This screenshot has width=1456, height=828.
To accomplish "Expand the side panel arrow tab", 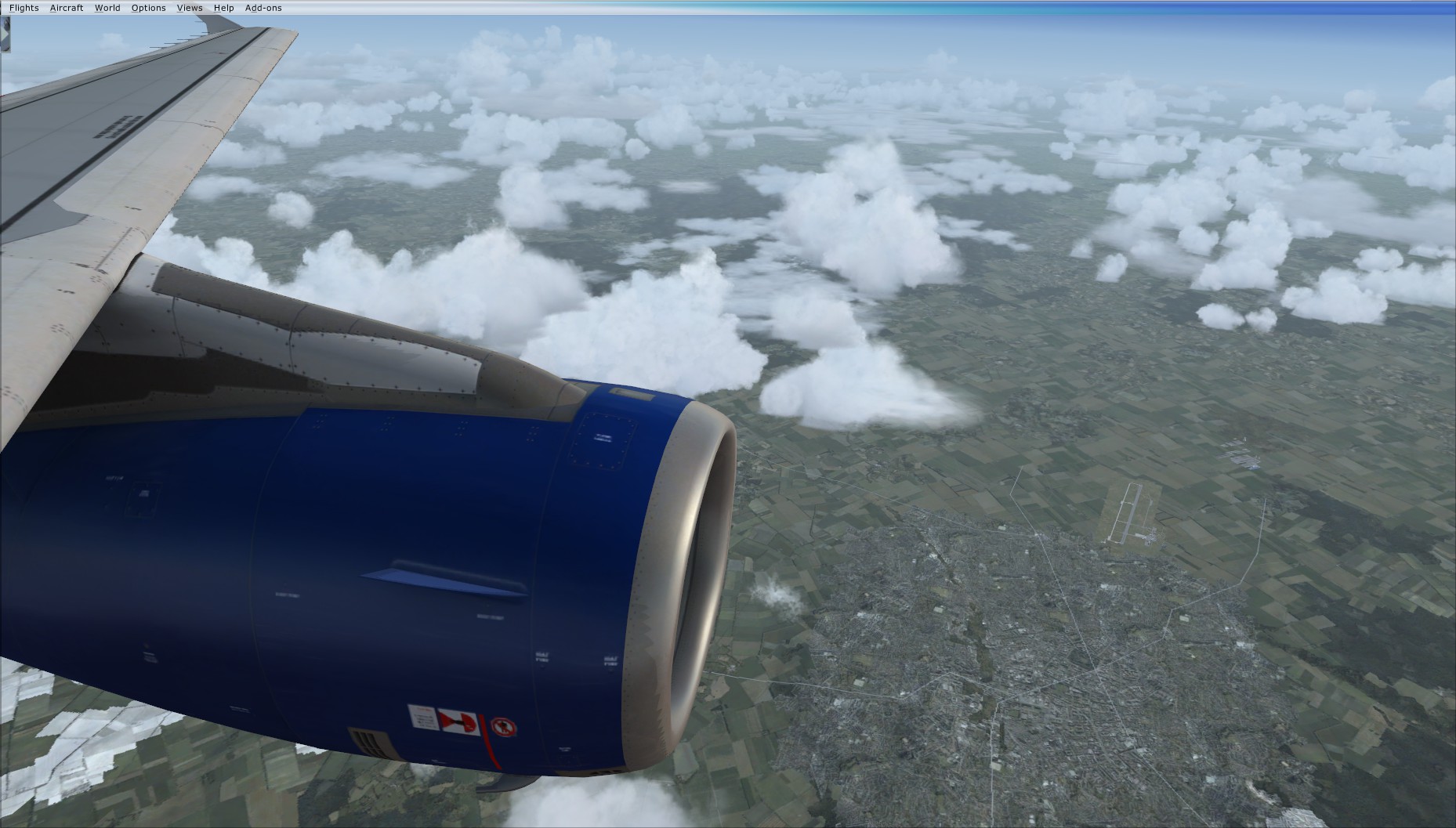I will tap(5, 34).
